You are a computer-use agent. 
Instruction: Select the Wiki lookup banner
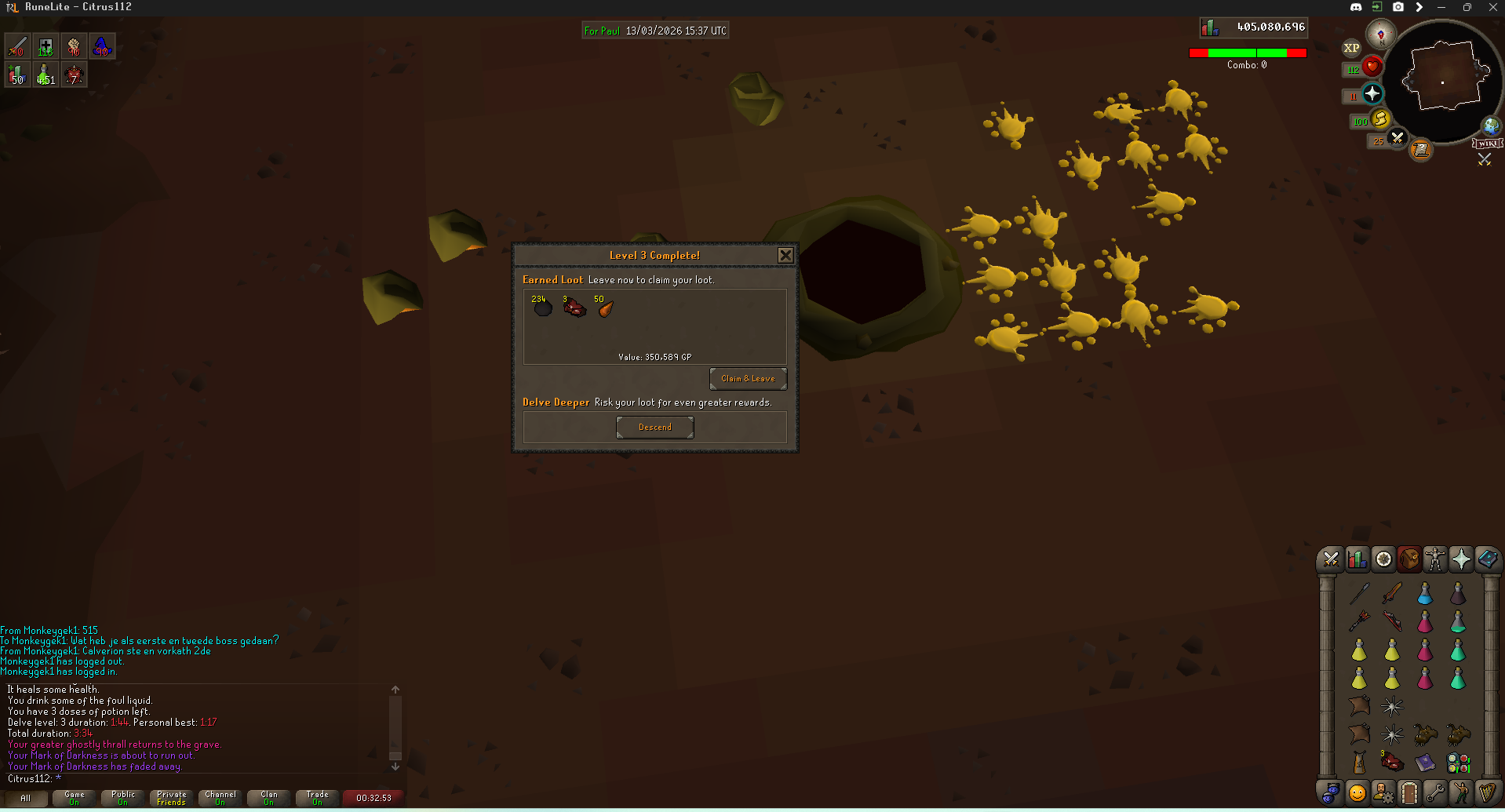(1488, 144)
